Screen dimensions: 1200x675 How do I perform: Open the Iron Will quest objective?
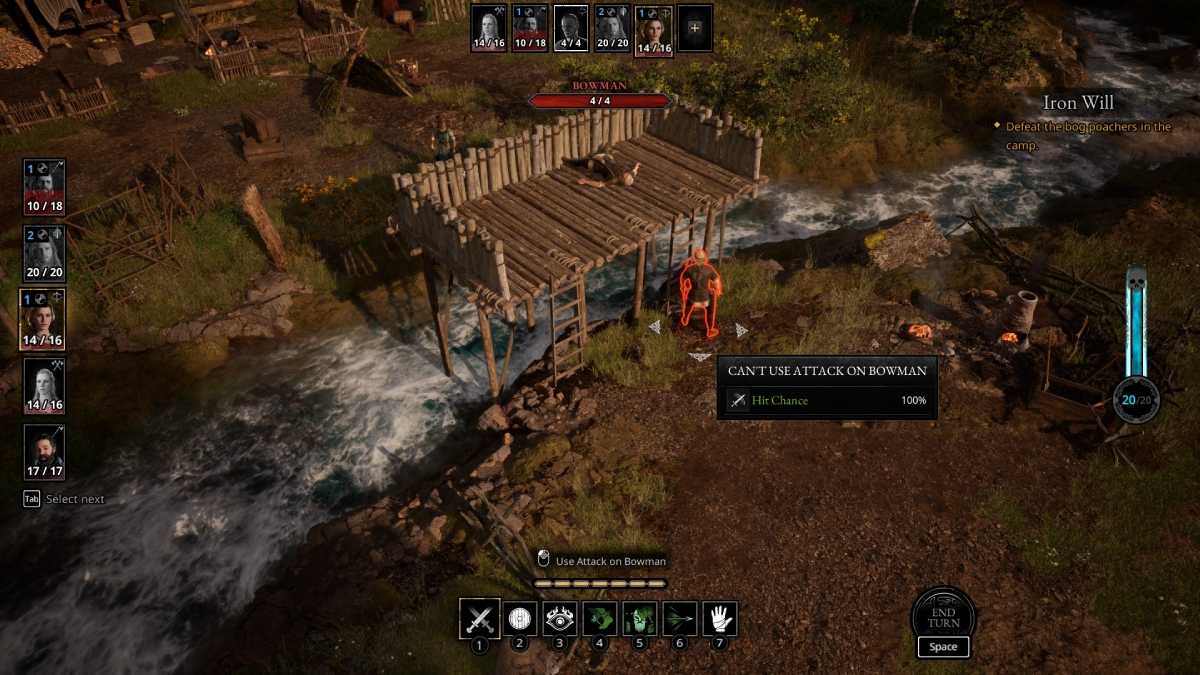1077,102
